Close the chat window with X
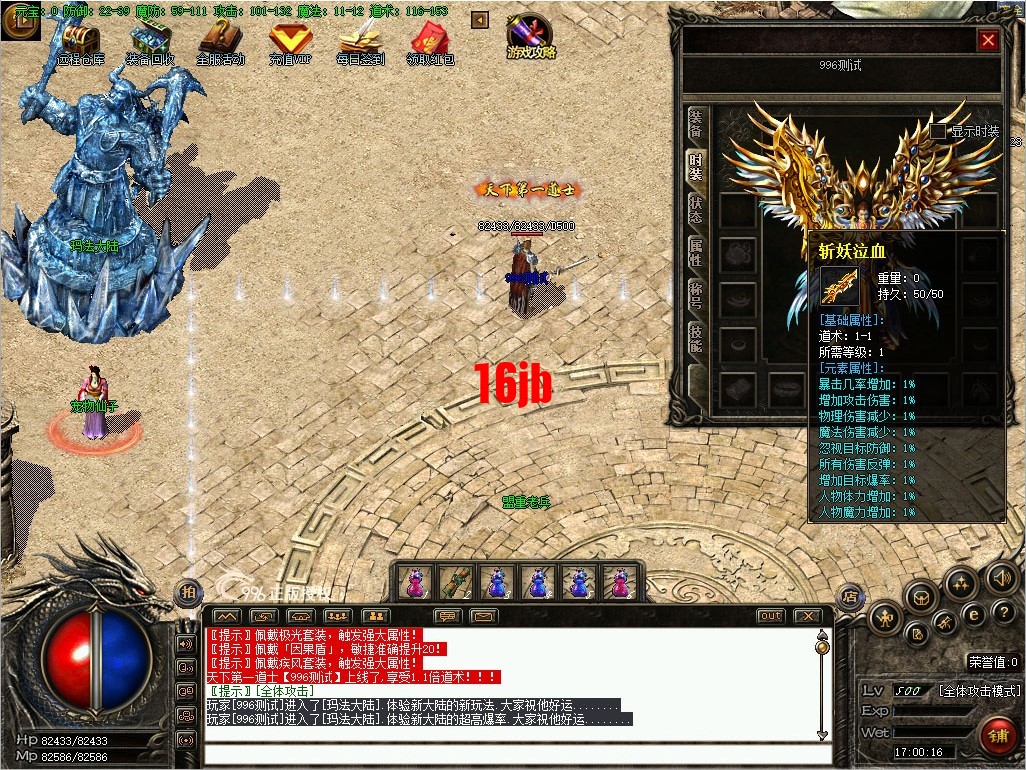 (807, 616)
